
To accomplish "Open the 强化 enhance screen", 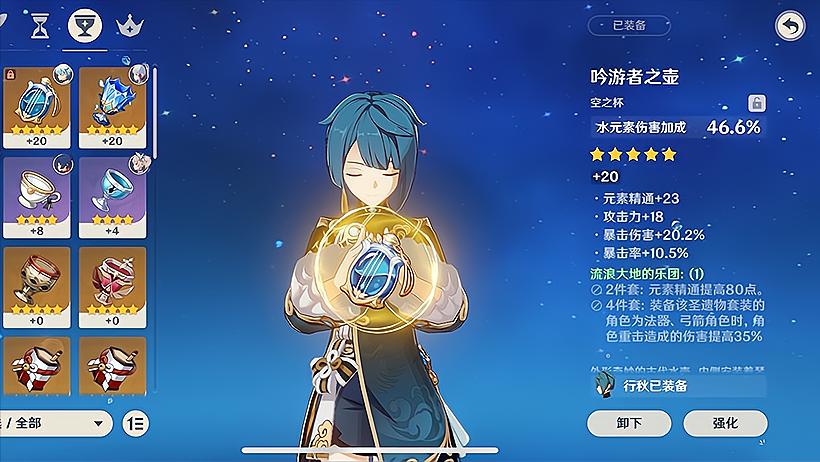I will 725,423.
